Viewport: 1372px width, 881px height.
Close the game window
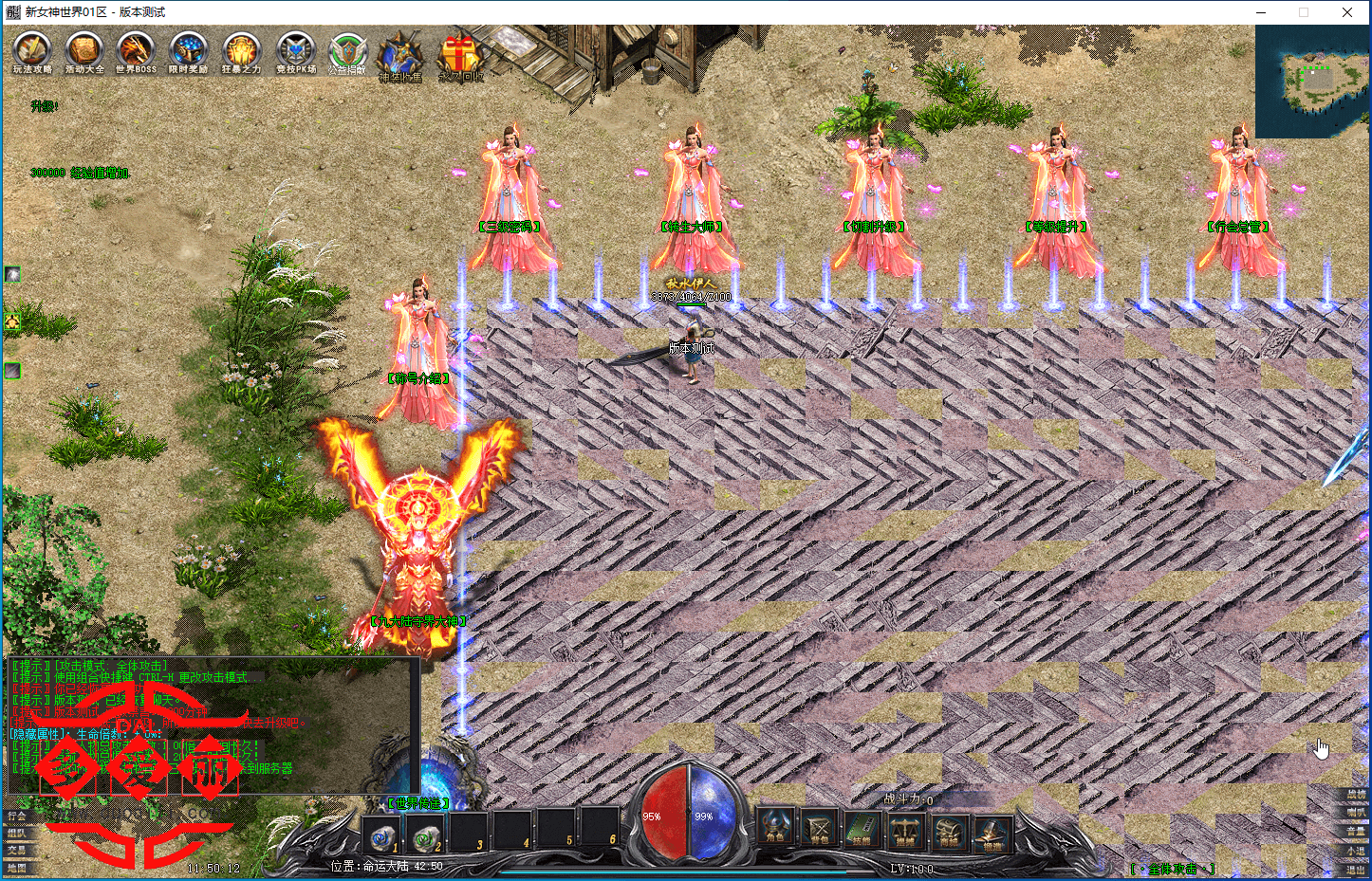[1347, 12]
